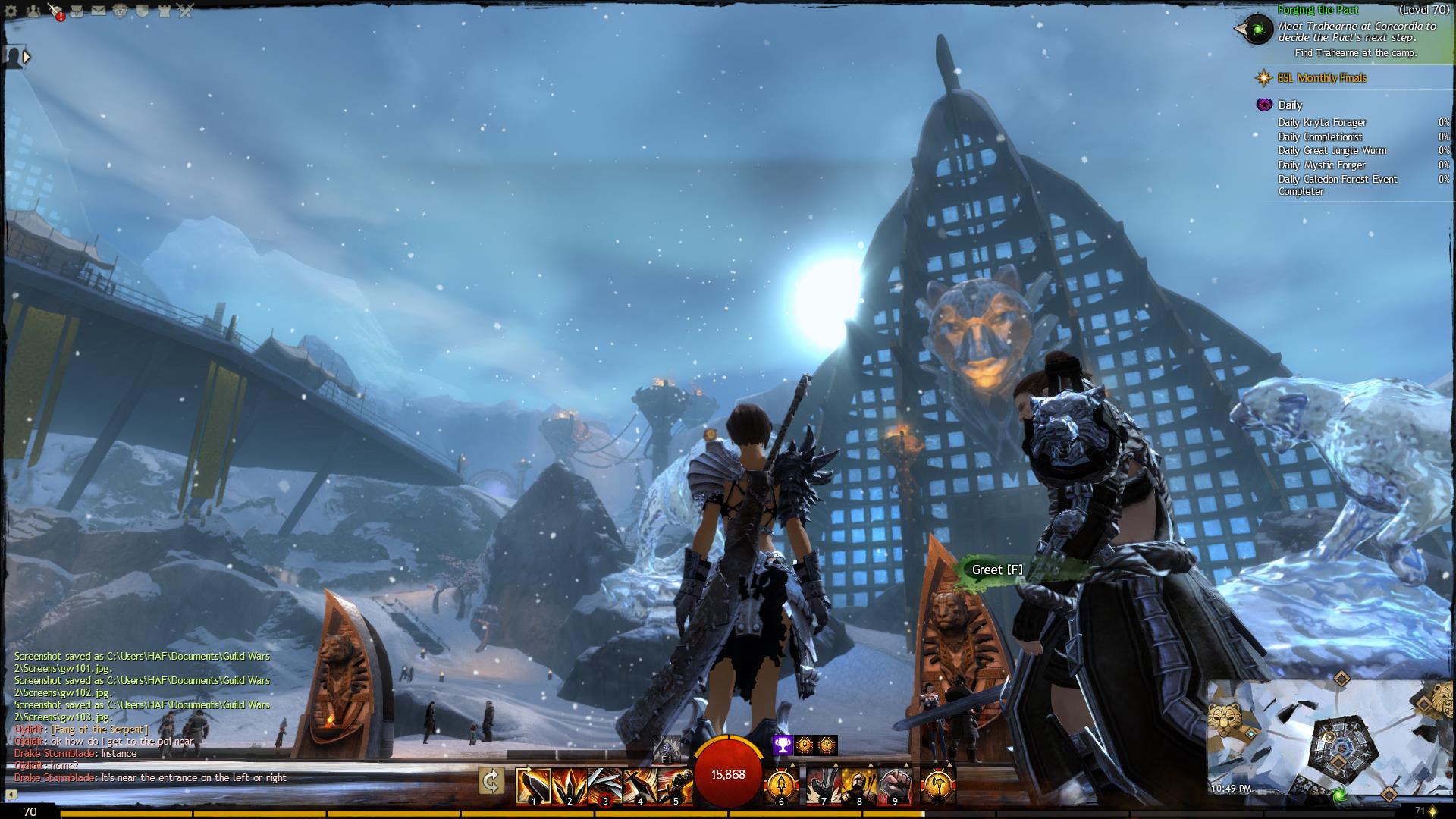Open the World vs World castle icon
1456x819 pixels.
coord(163,11)
